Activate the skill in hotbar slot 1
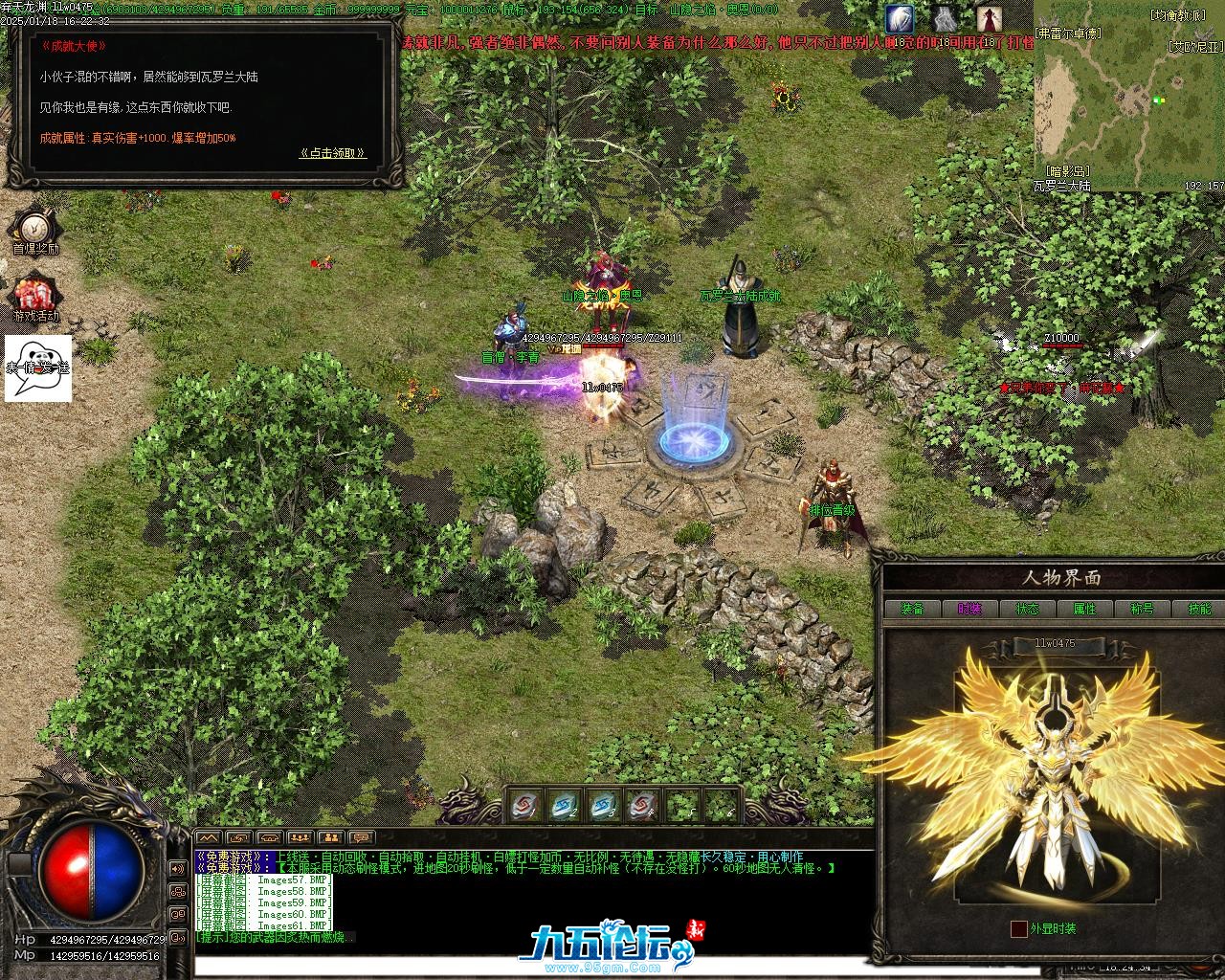 [523, 806]
